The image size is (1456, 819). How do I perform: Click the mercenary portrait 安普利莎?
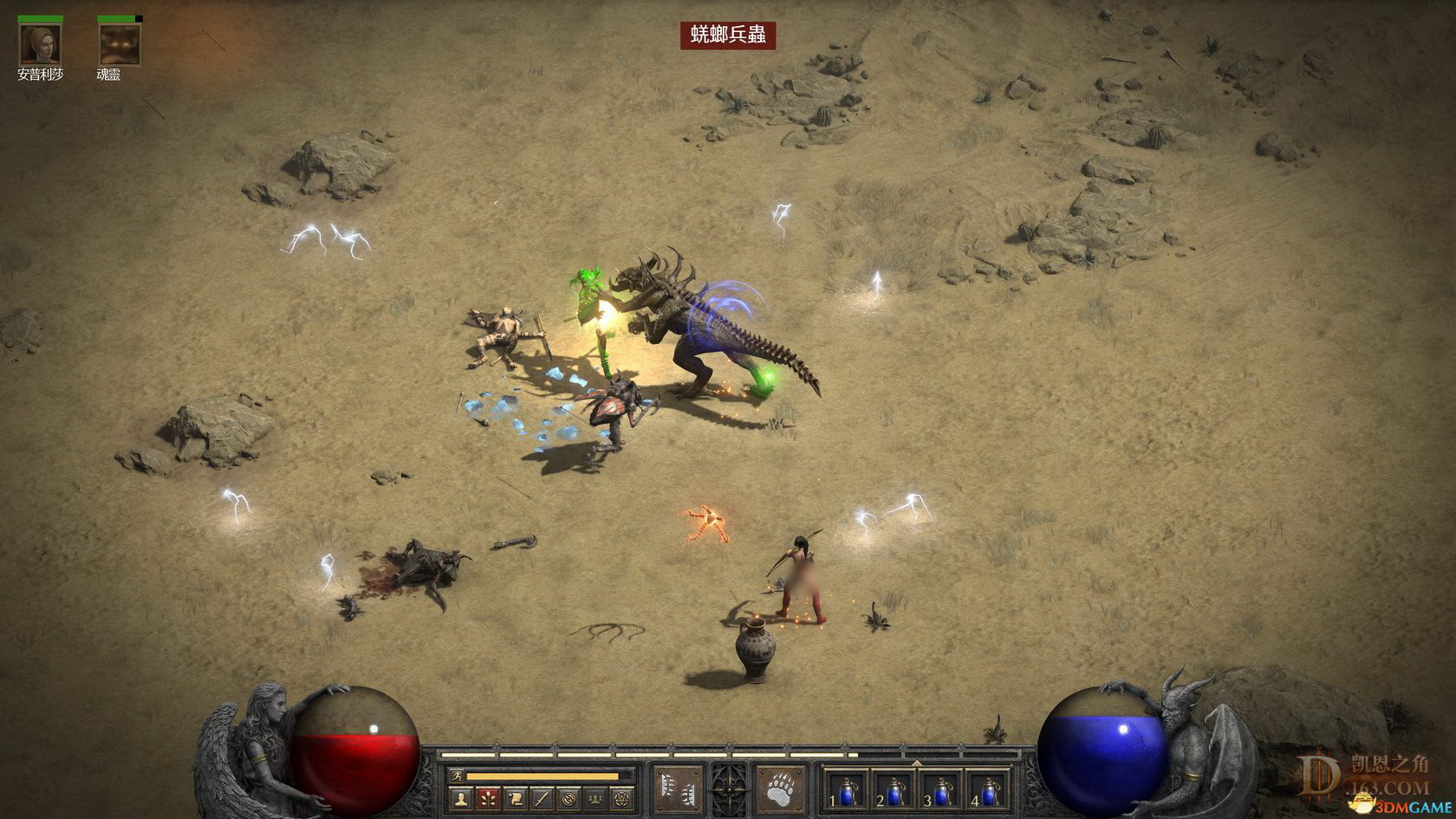pos(40,45)
